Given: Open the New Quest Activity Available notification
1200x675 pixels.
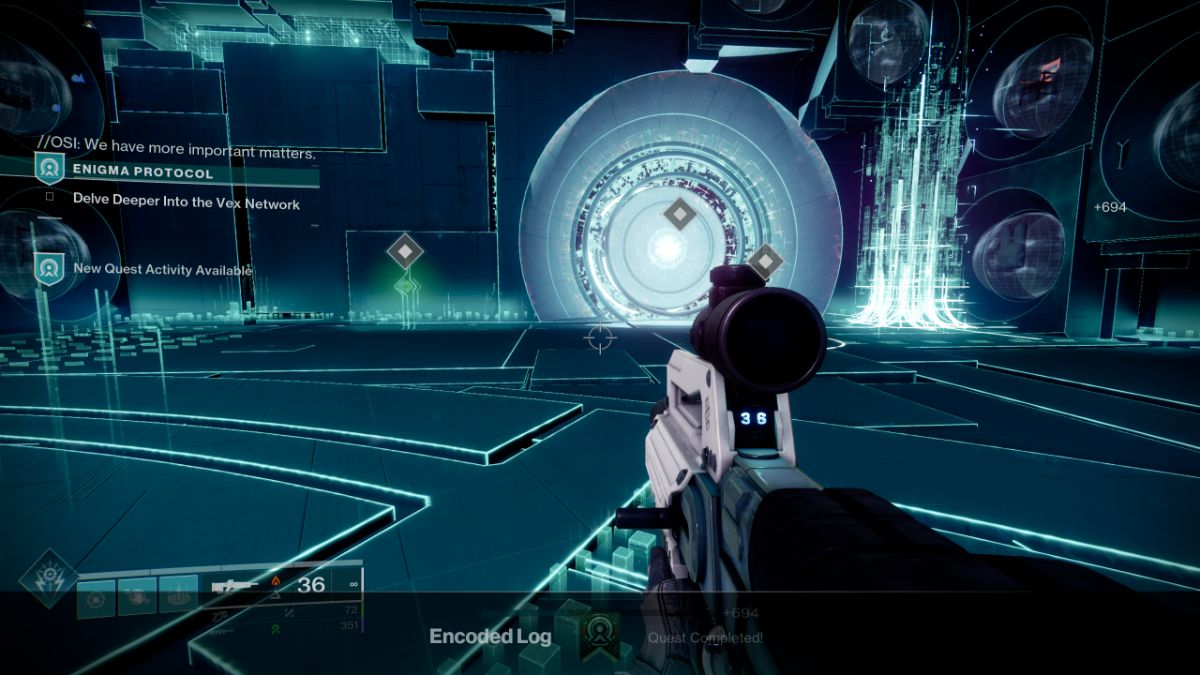Looking at the screenshot, I should (162, 270).
